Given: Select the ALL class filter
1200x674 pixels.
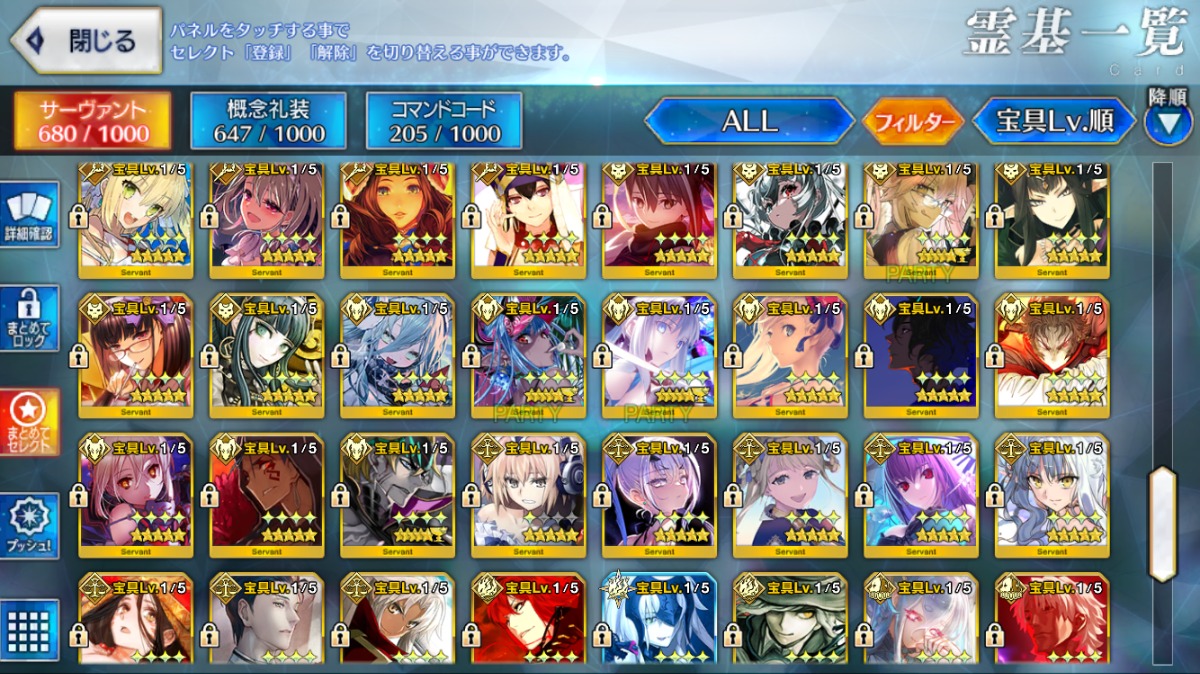Looking at the screenshot, I should (750, 121).
